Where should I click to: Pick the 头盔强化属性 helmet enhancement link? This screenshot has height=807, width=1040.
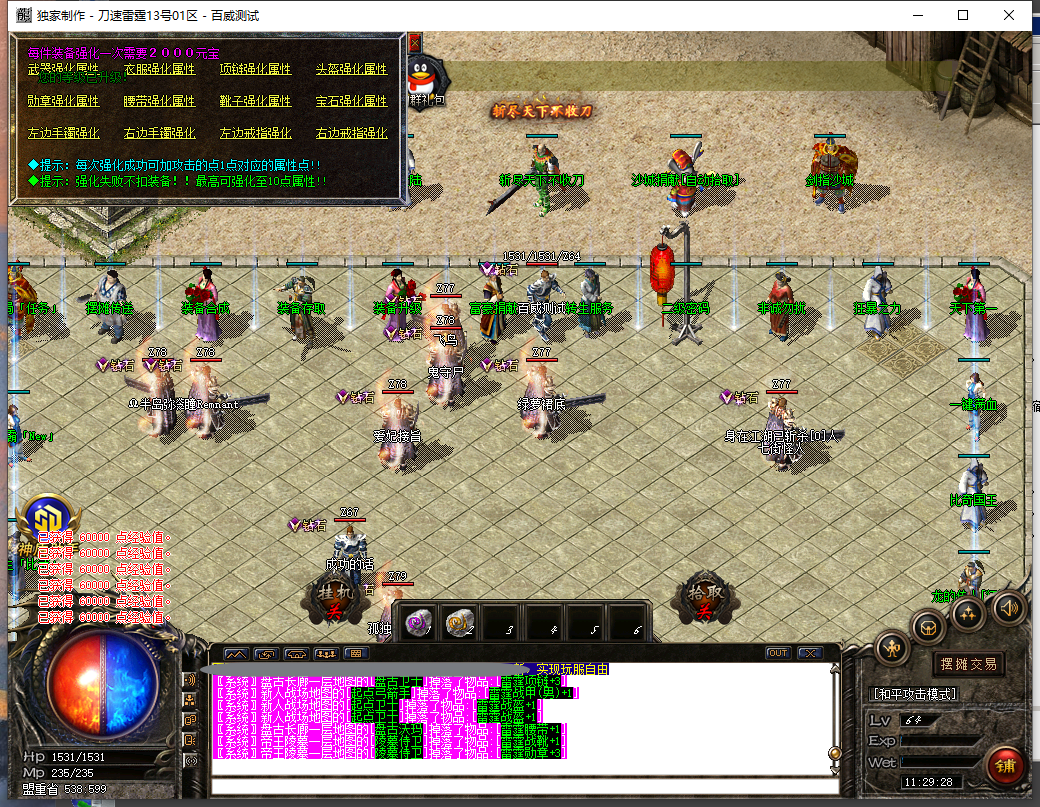(x=351, y=70)
